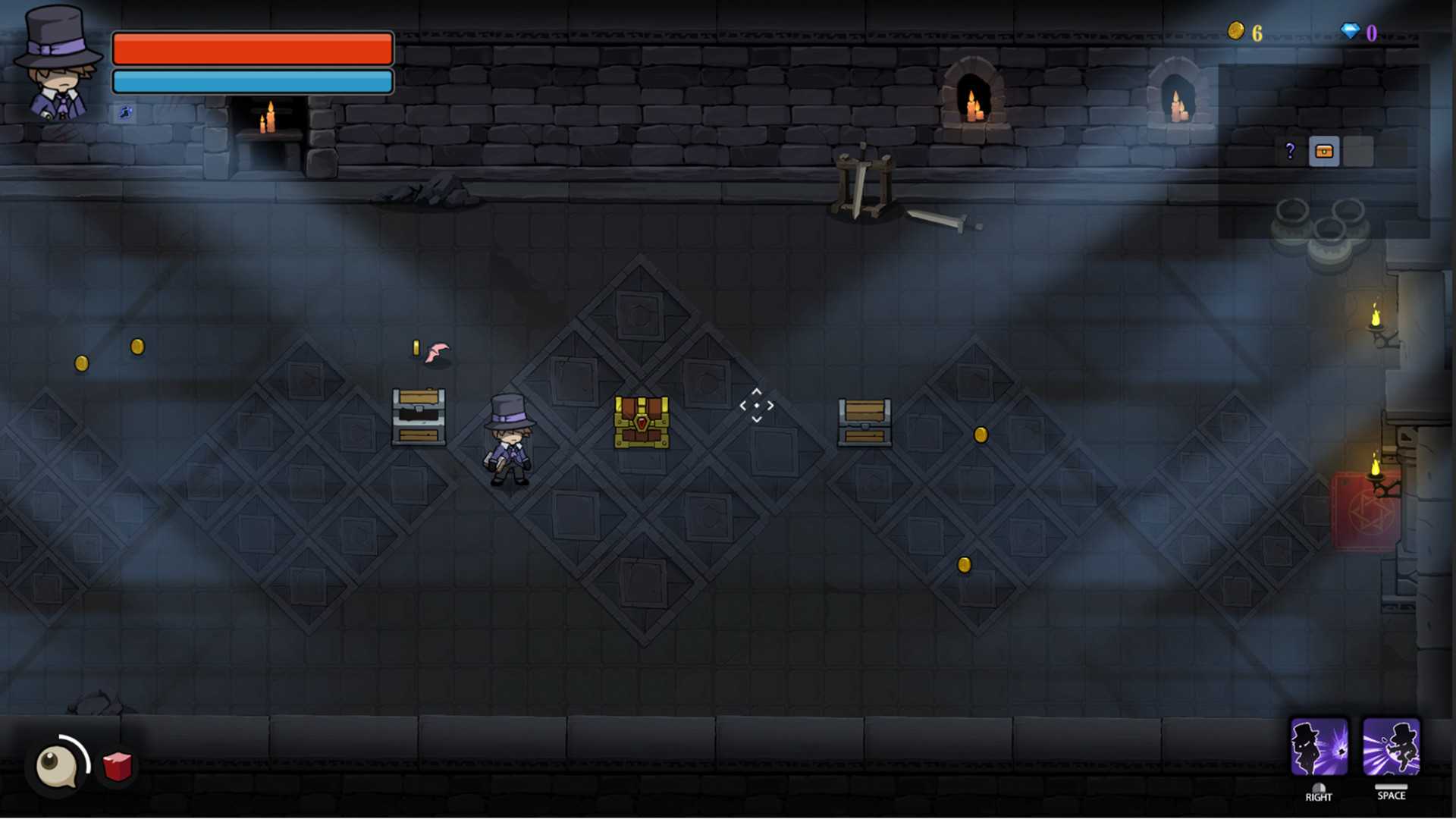
Task: Click the red health bar
Action: (253, 48)
